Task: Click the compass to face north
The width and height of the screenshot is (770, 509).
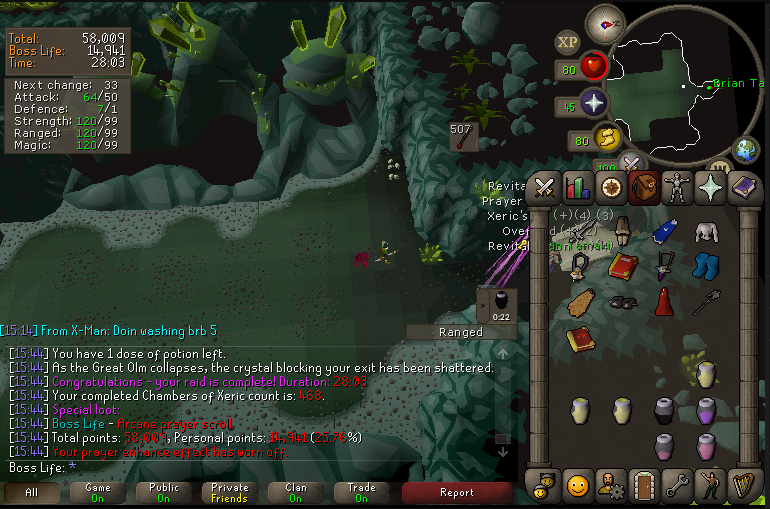Action: coord(603,22)
